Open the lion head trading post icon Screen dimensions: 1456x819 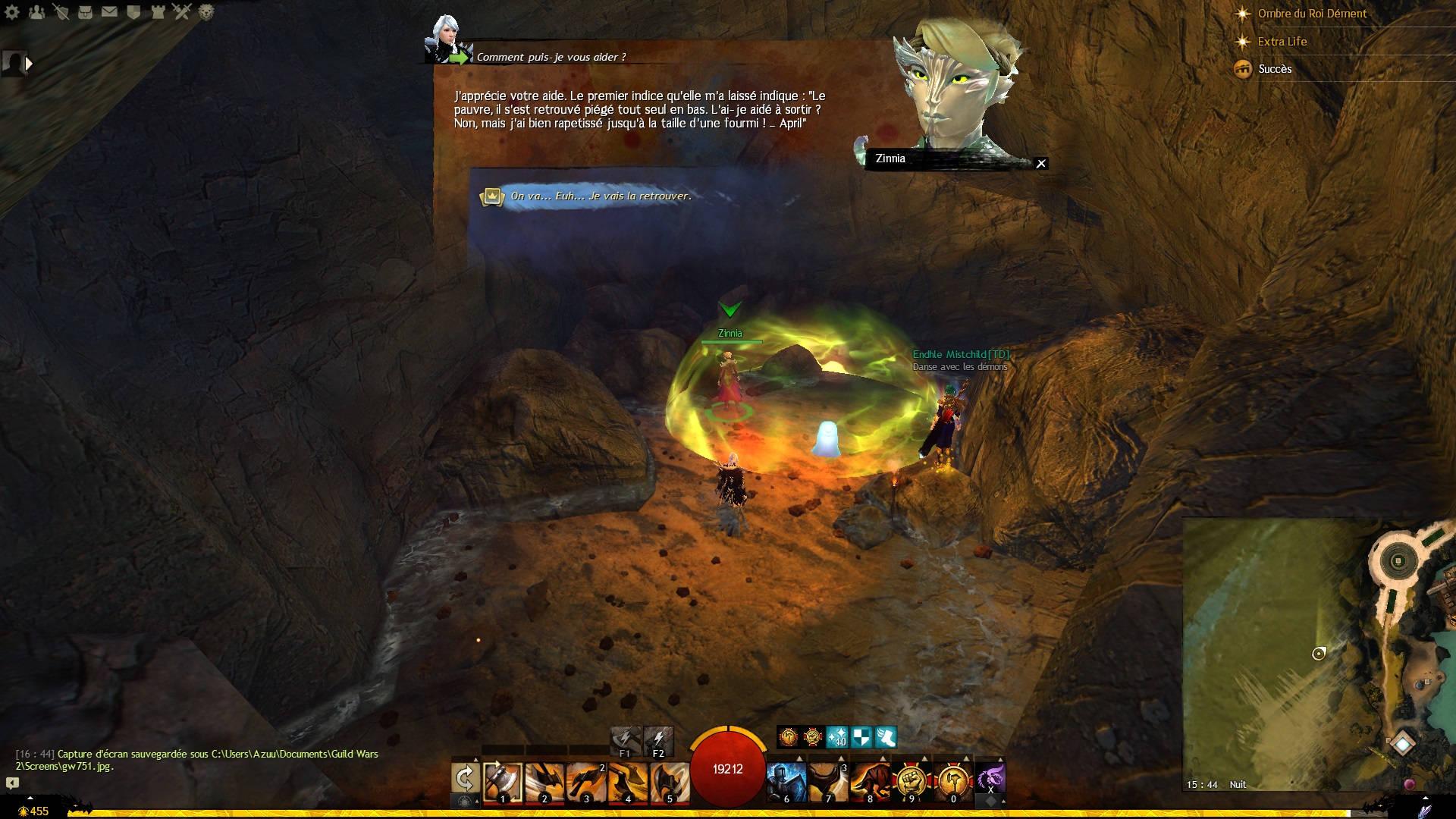pos(206,12)
